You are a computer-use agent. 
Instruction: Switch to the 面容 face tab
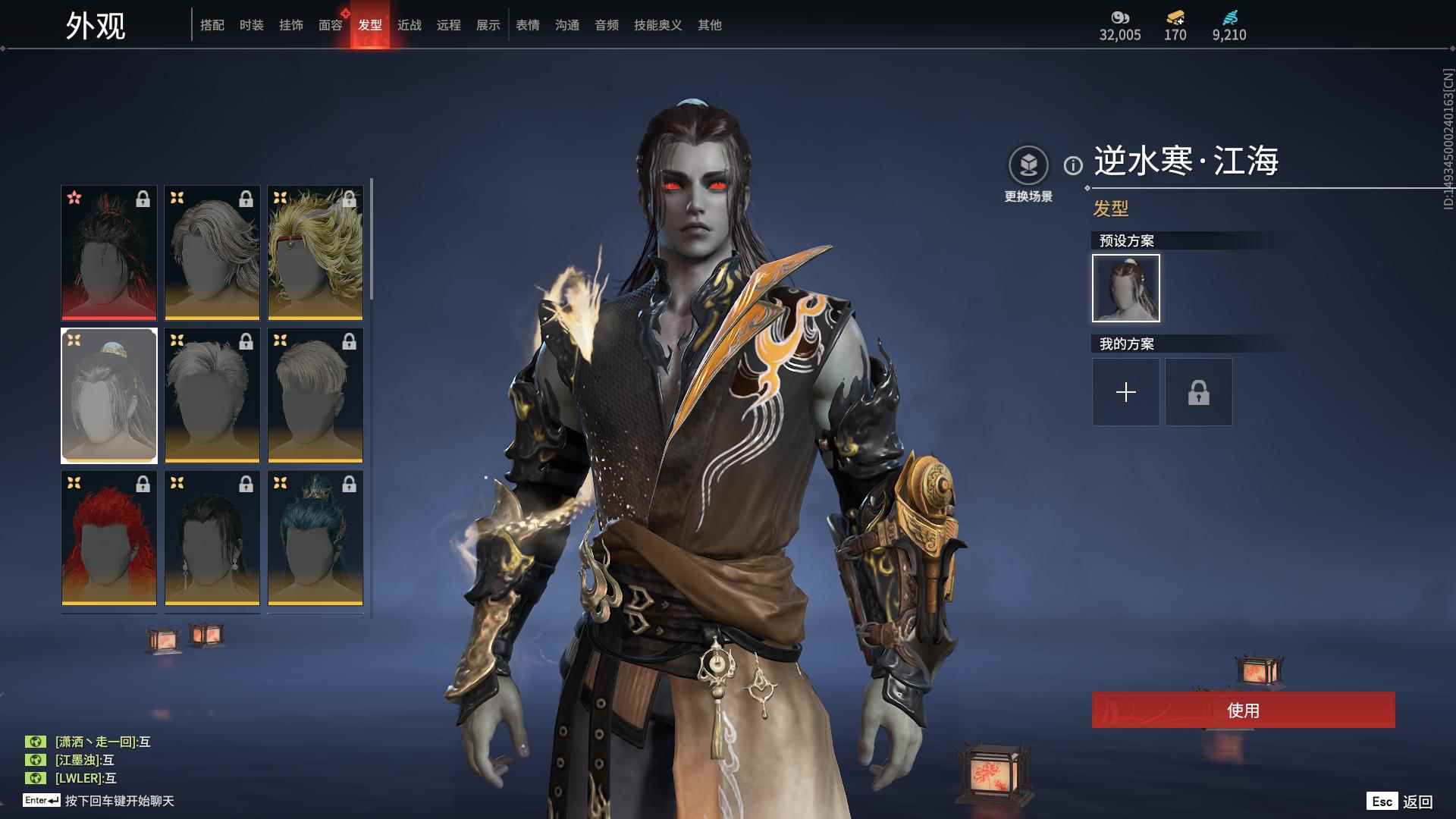[x=331, y=25]
